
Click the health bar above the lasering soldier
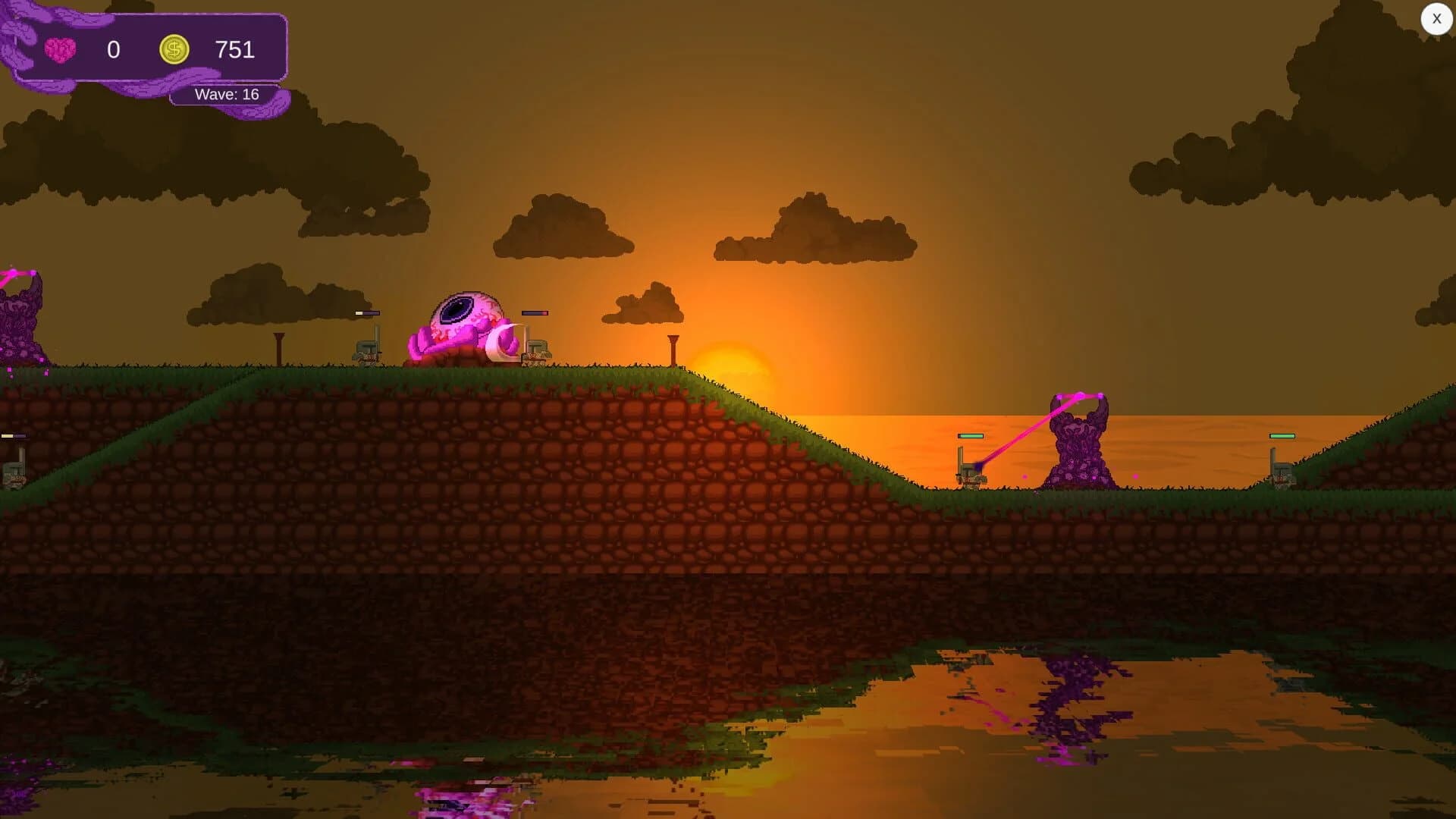pyautogui.click(x=970, y=435)
